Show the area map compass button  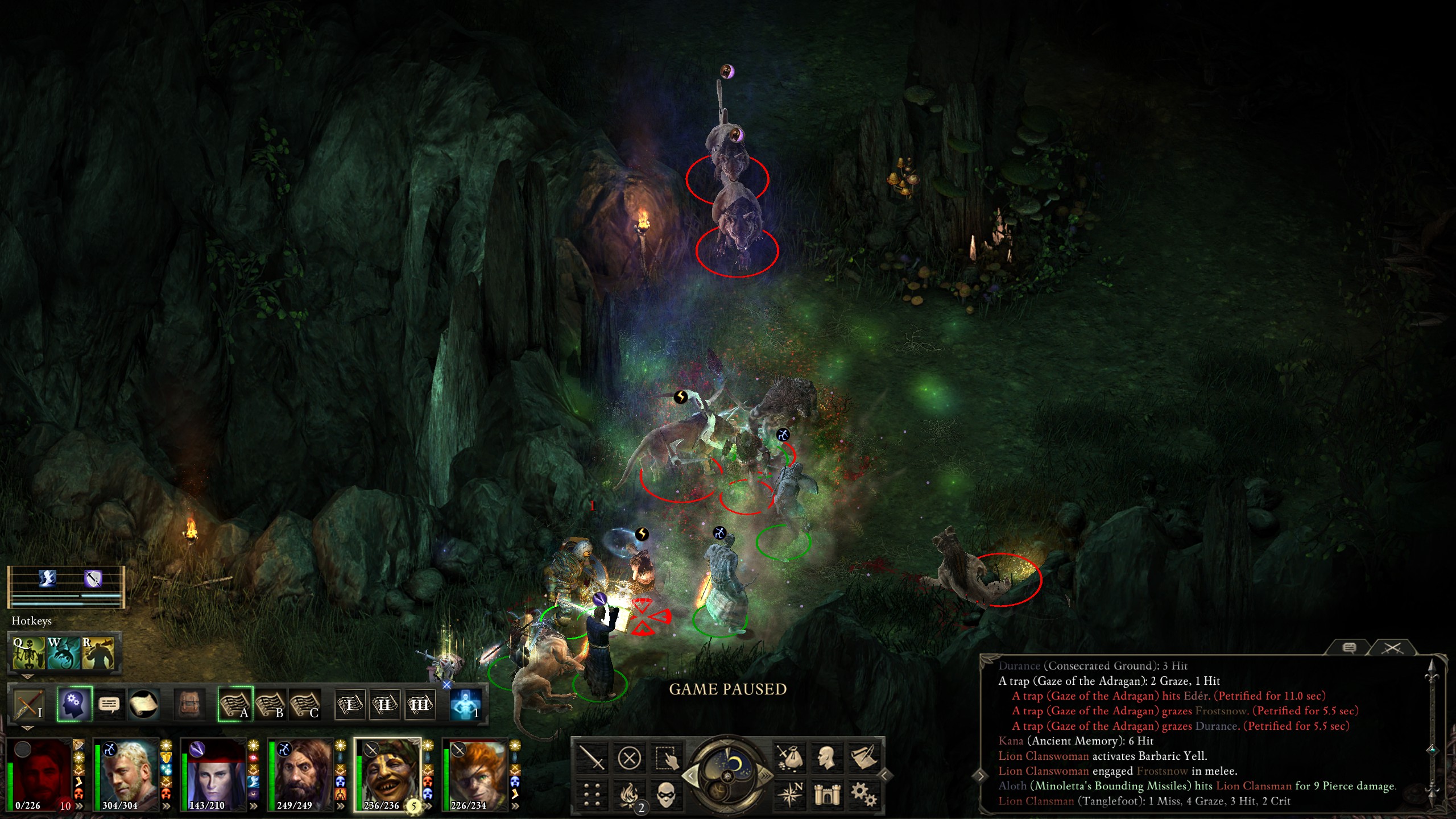pos(789,794)
